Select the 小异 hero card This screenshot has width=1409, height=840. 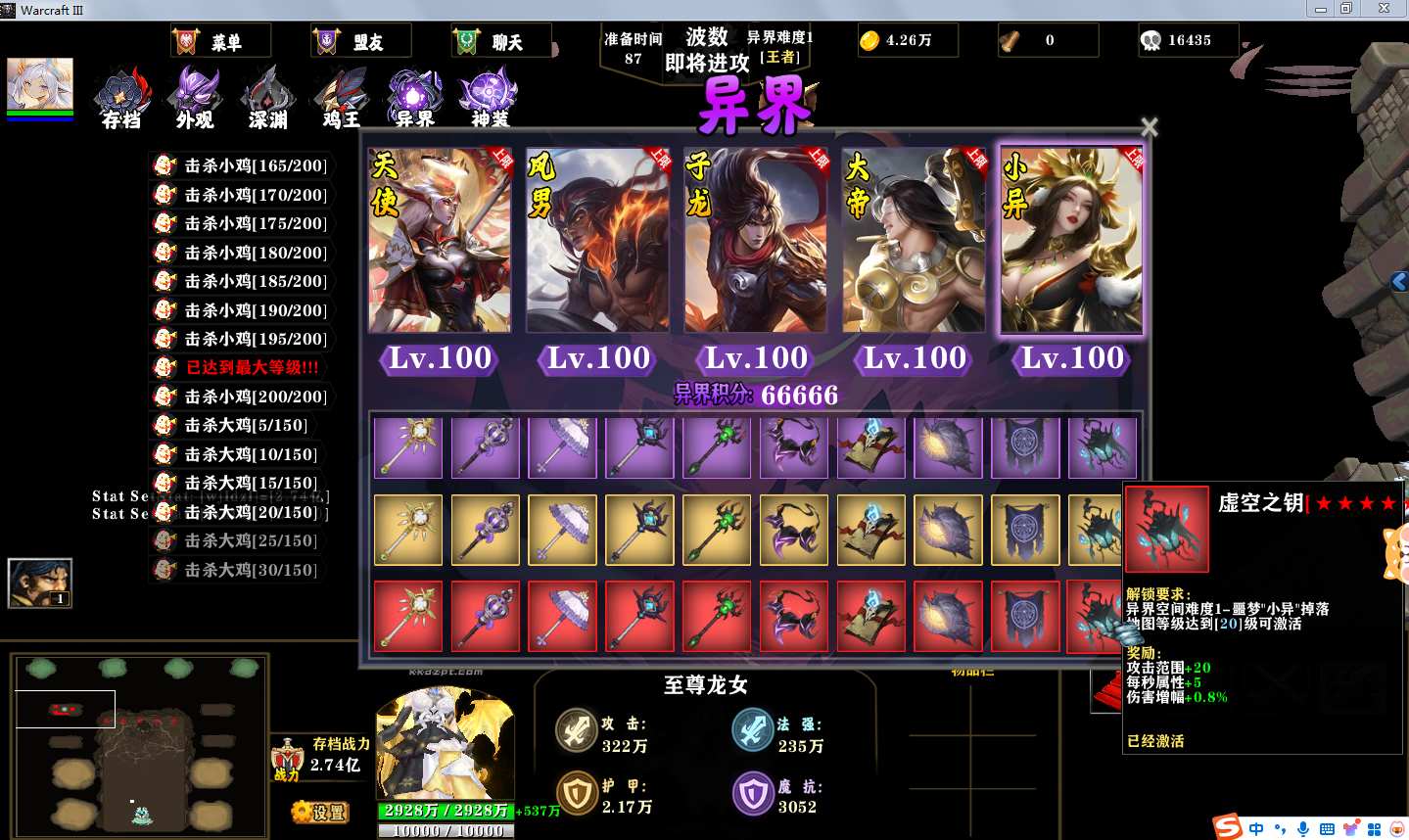click(1071, 241)
